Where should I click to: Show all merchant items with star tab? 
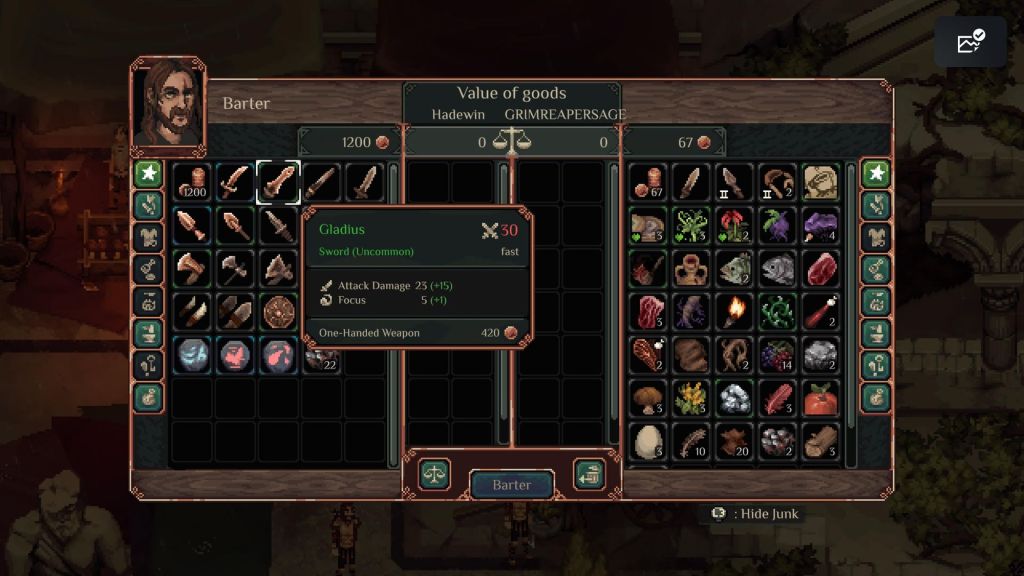tap(148, 173)
